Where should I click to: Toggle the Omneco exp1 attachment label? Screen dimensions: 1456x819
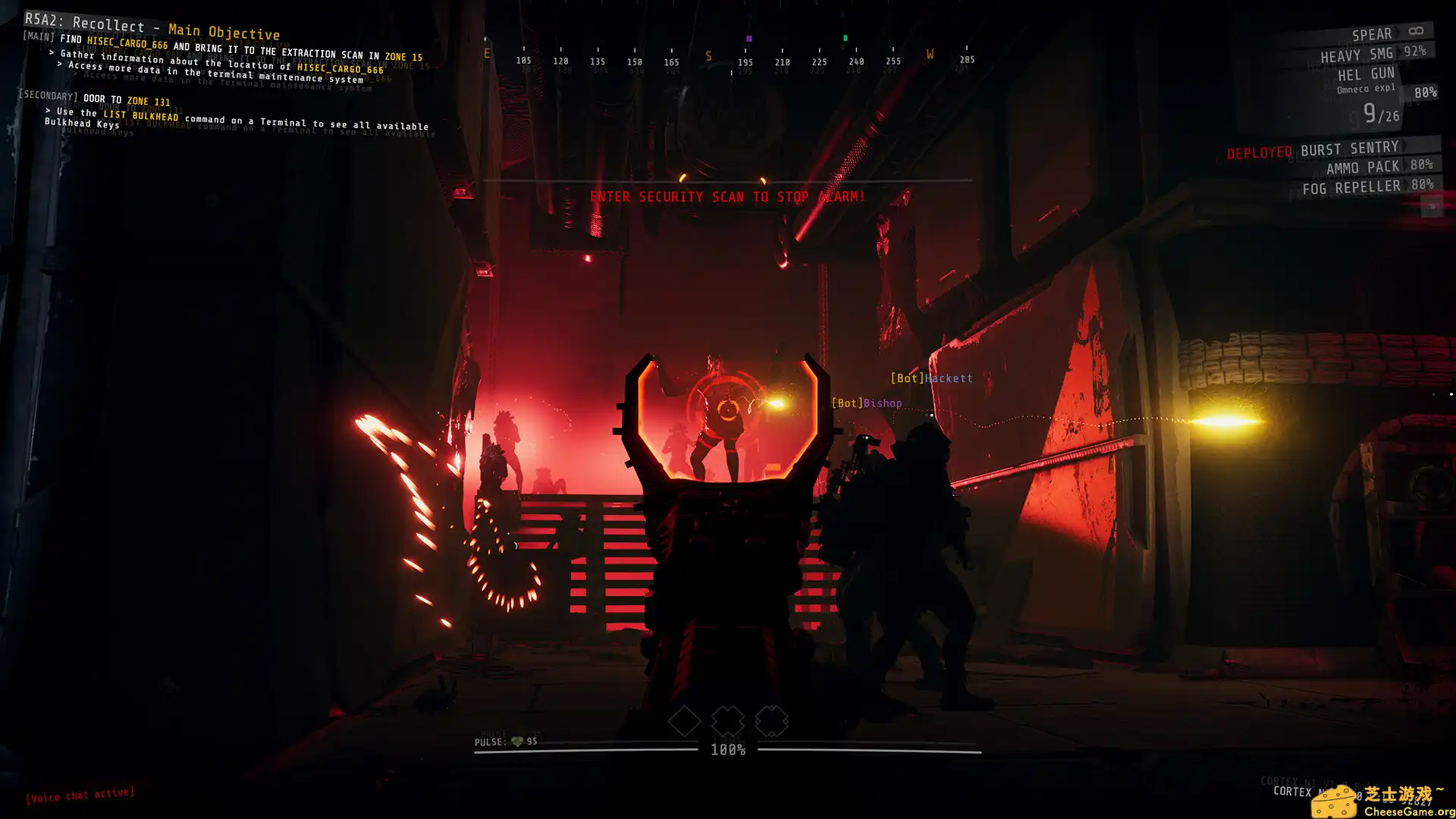[1365, 89]
